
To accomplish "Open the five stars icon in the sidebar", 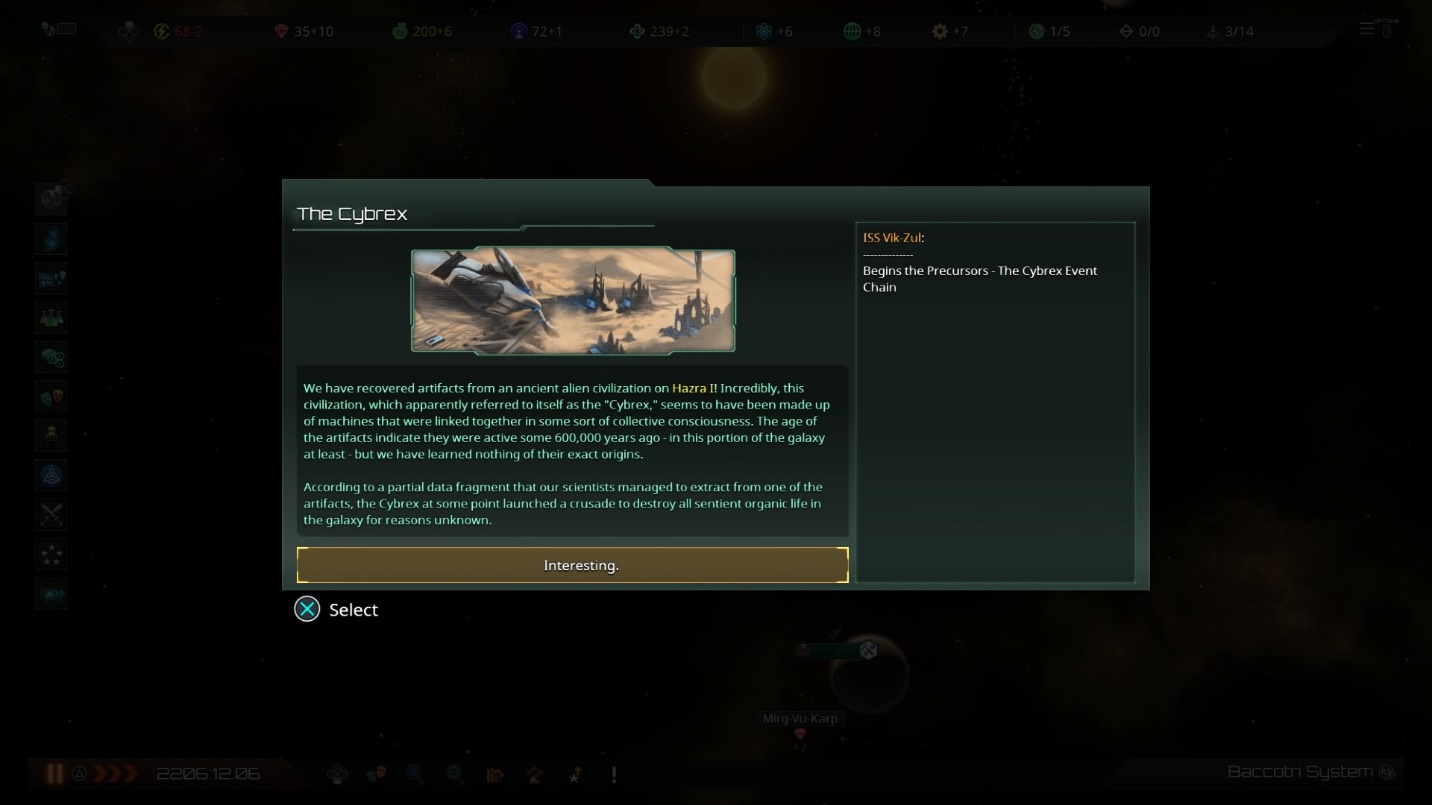I will point(52,553).
